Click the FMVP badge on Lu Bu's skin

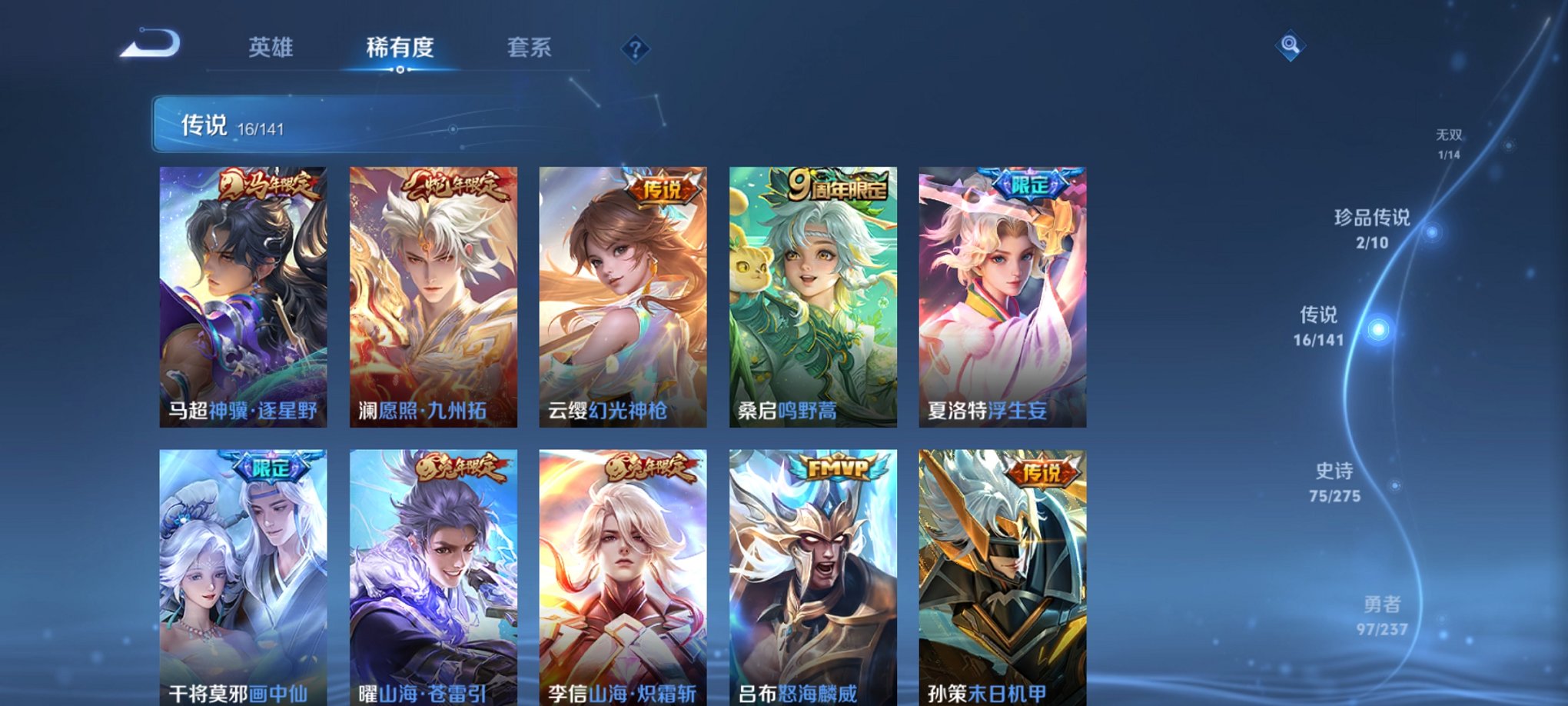tap(839, 468)
